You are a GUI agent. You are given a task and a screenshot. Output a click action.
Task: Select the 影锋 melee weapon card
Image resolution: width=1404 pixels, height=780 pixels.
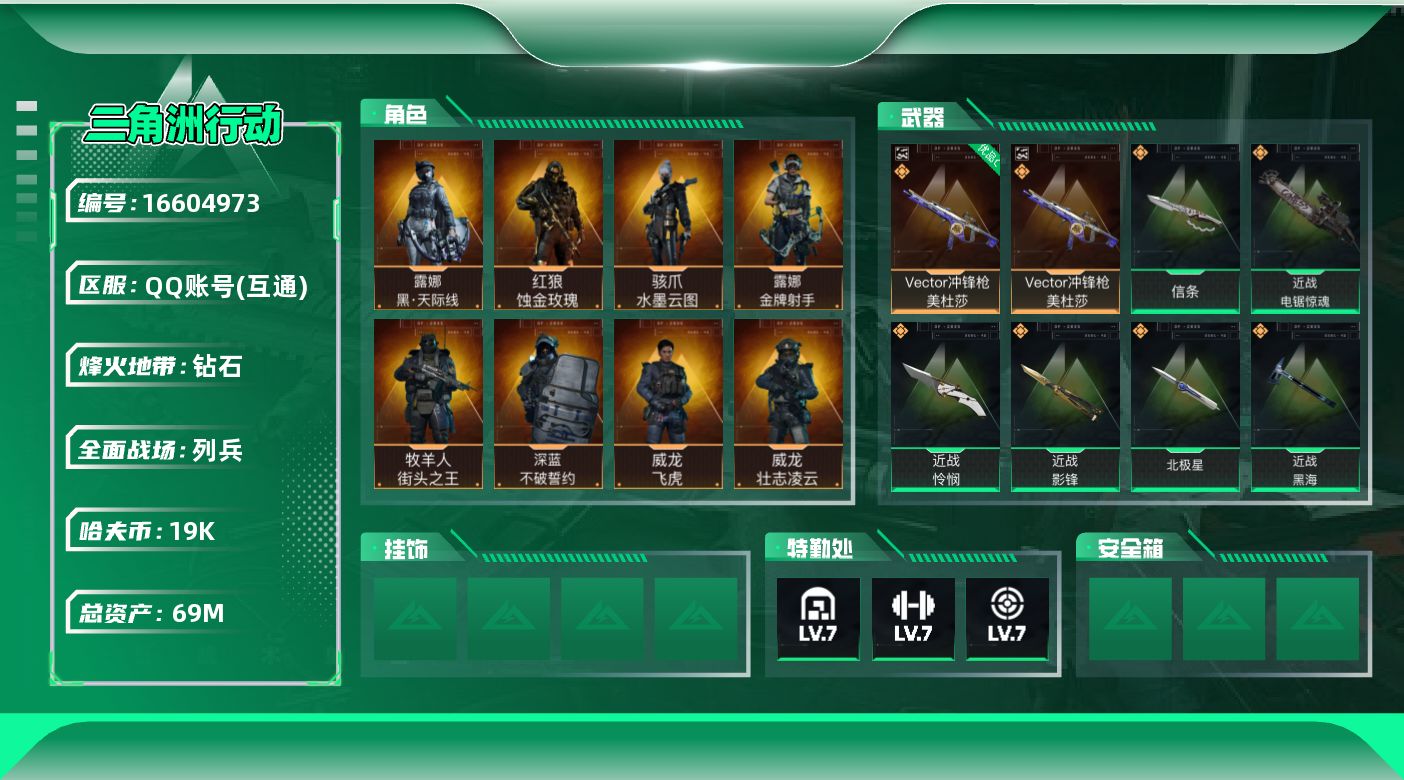pos(1065,406)
